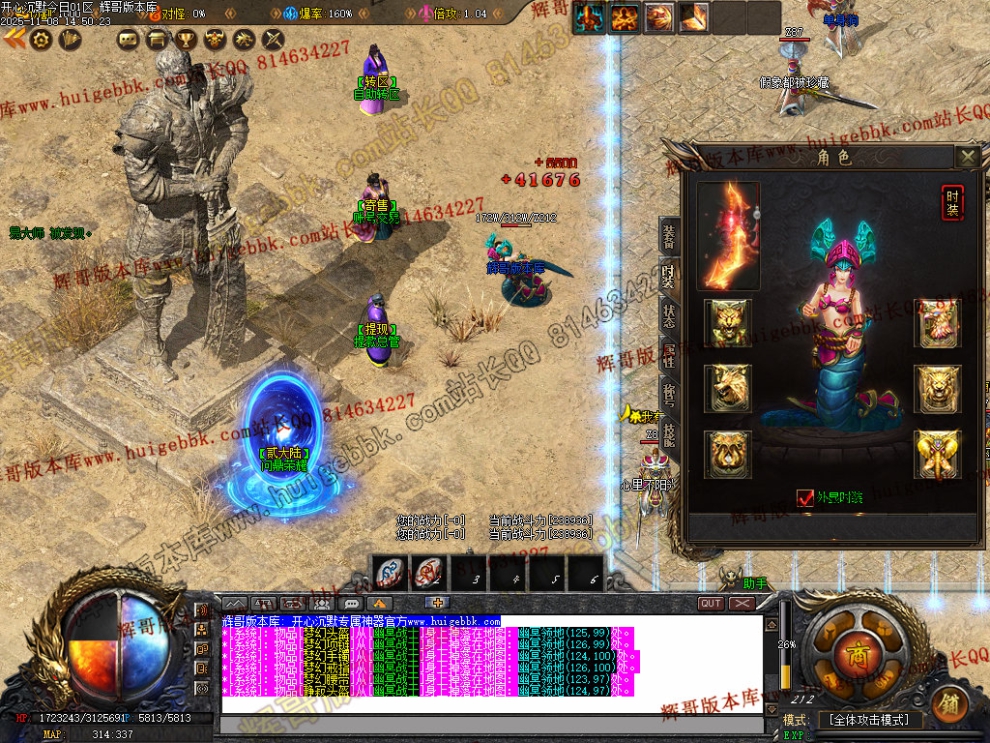990x743 pixels.
Task: Select the flaming weapon fashion slot
Action: [728, 236]
